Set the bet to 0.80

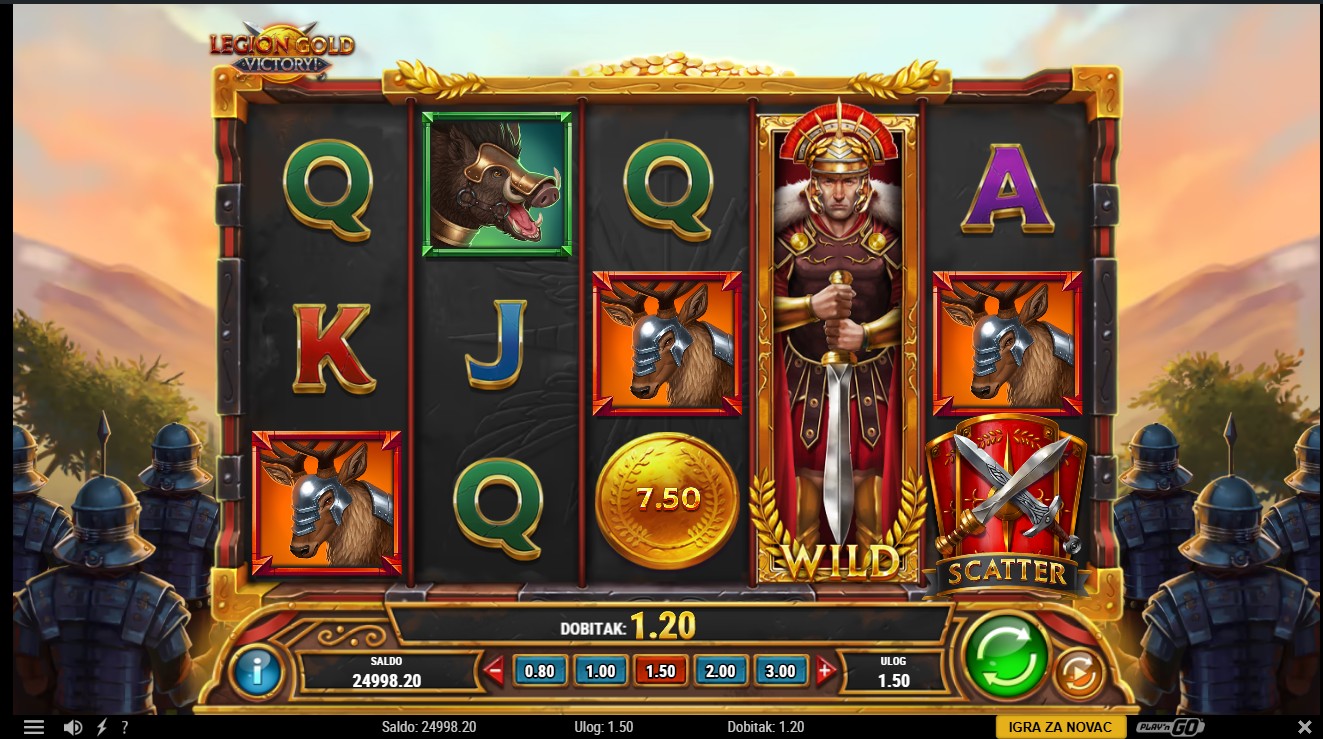(x=539, y=671)
